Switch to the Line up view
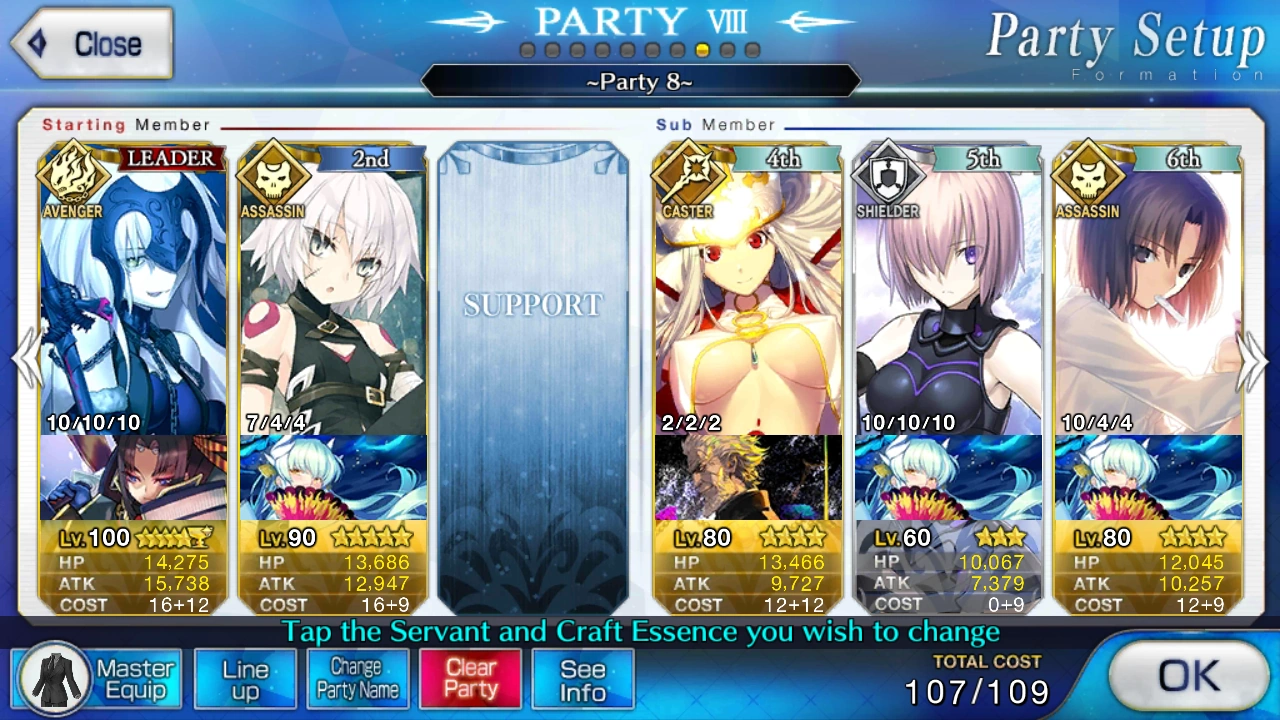1280x720 pixels. (x=245, y=679)
